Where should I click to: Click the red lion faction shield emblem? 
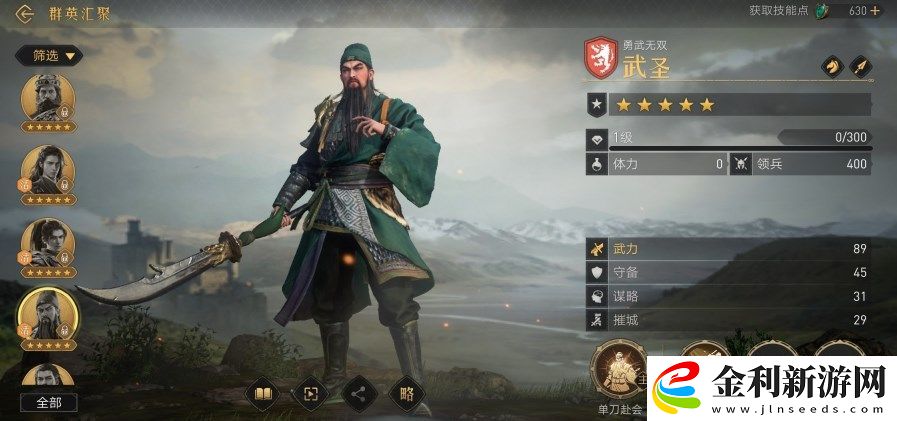(x=600, y=58)
